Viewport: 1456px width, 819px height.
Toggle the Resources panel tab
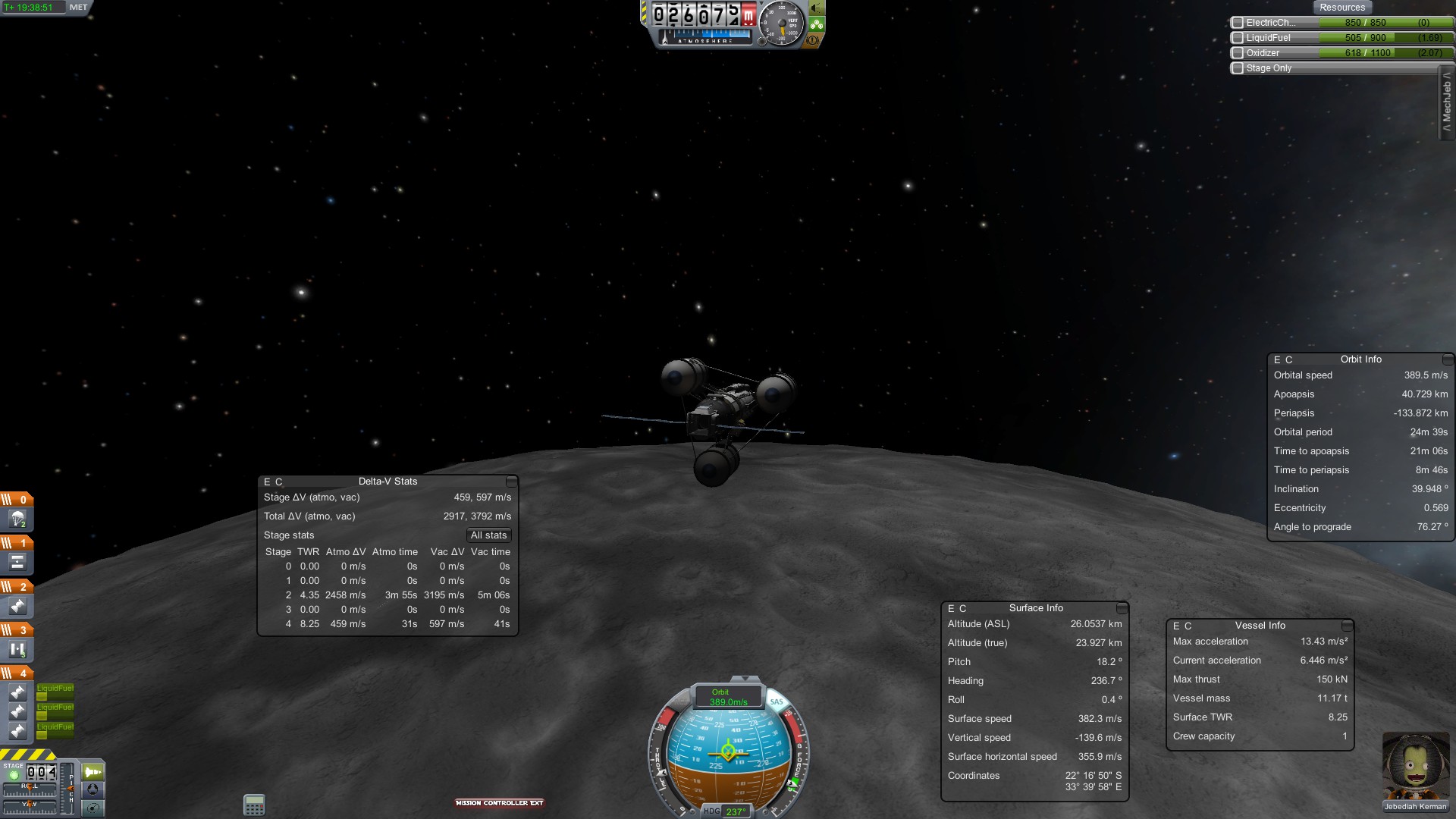(x=1341, y=8)
